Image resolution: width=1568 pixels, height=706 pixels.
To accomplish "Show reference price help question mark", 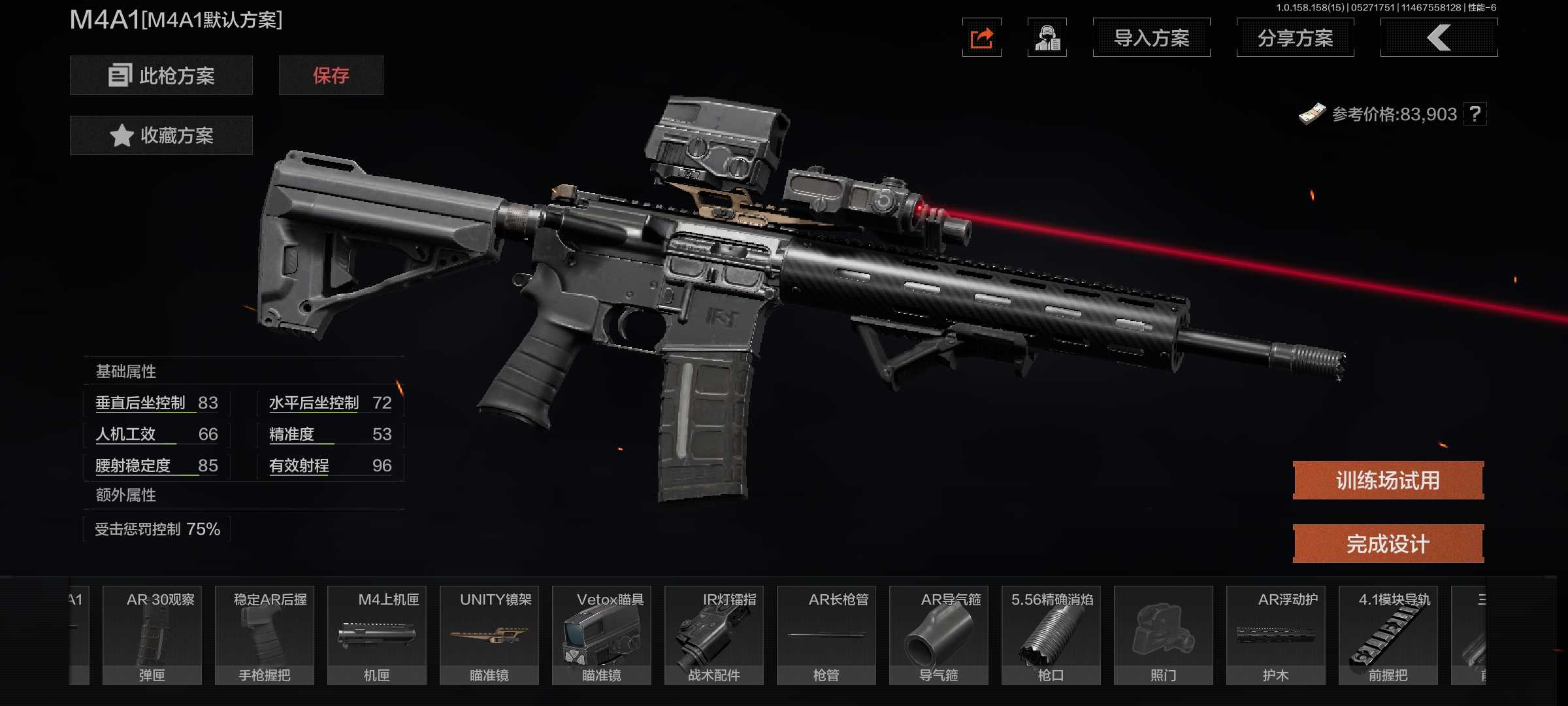I will (x=1475, y=114).
